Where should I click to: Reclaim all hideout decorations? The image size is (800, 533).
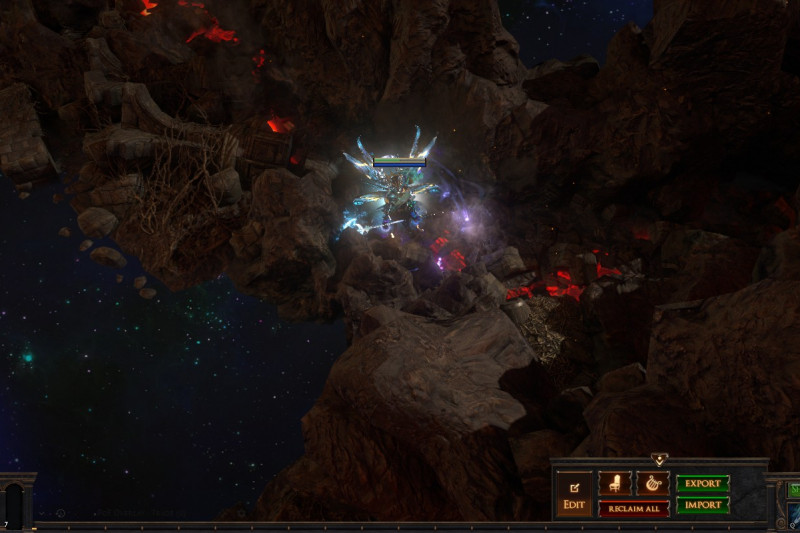633,508
